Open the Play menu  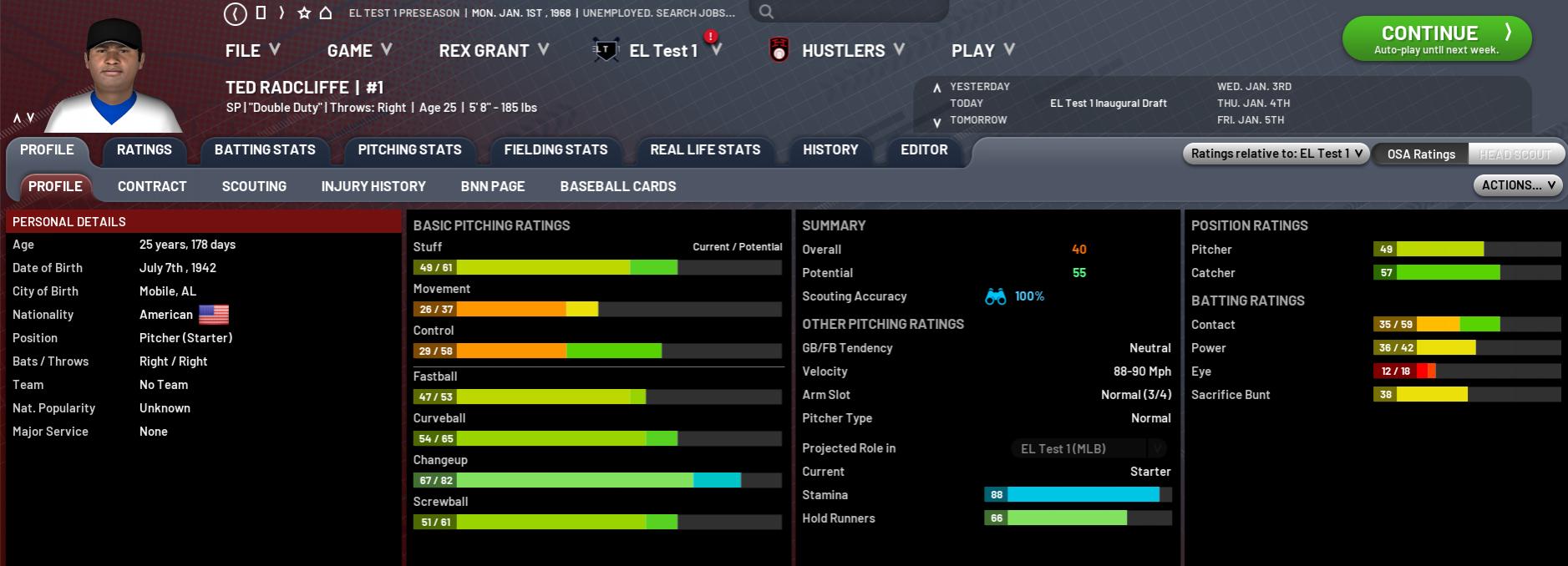[982, 51]
